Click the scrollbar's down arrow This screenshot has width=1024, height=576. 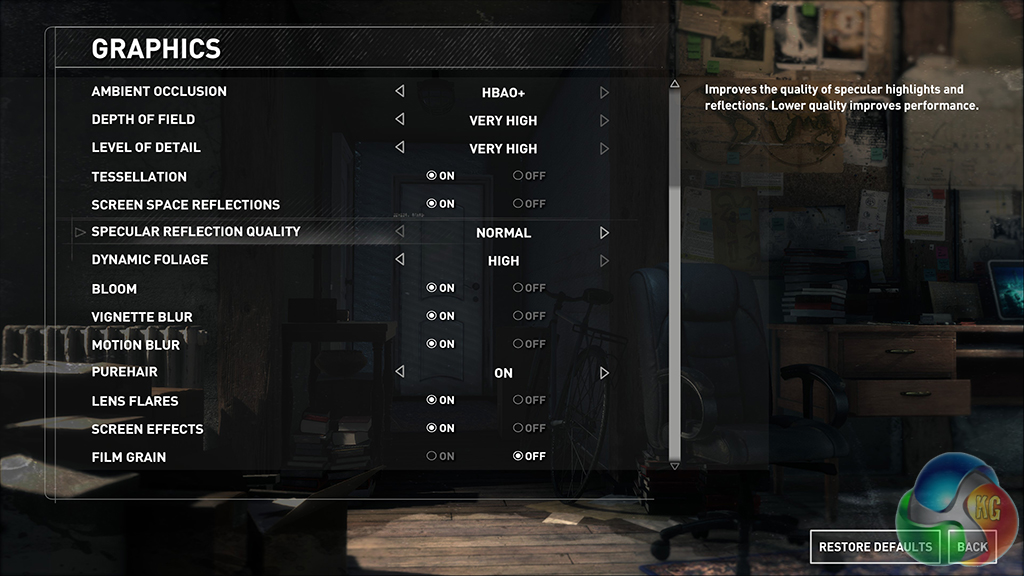674,465
